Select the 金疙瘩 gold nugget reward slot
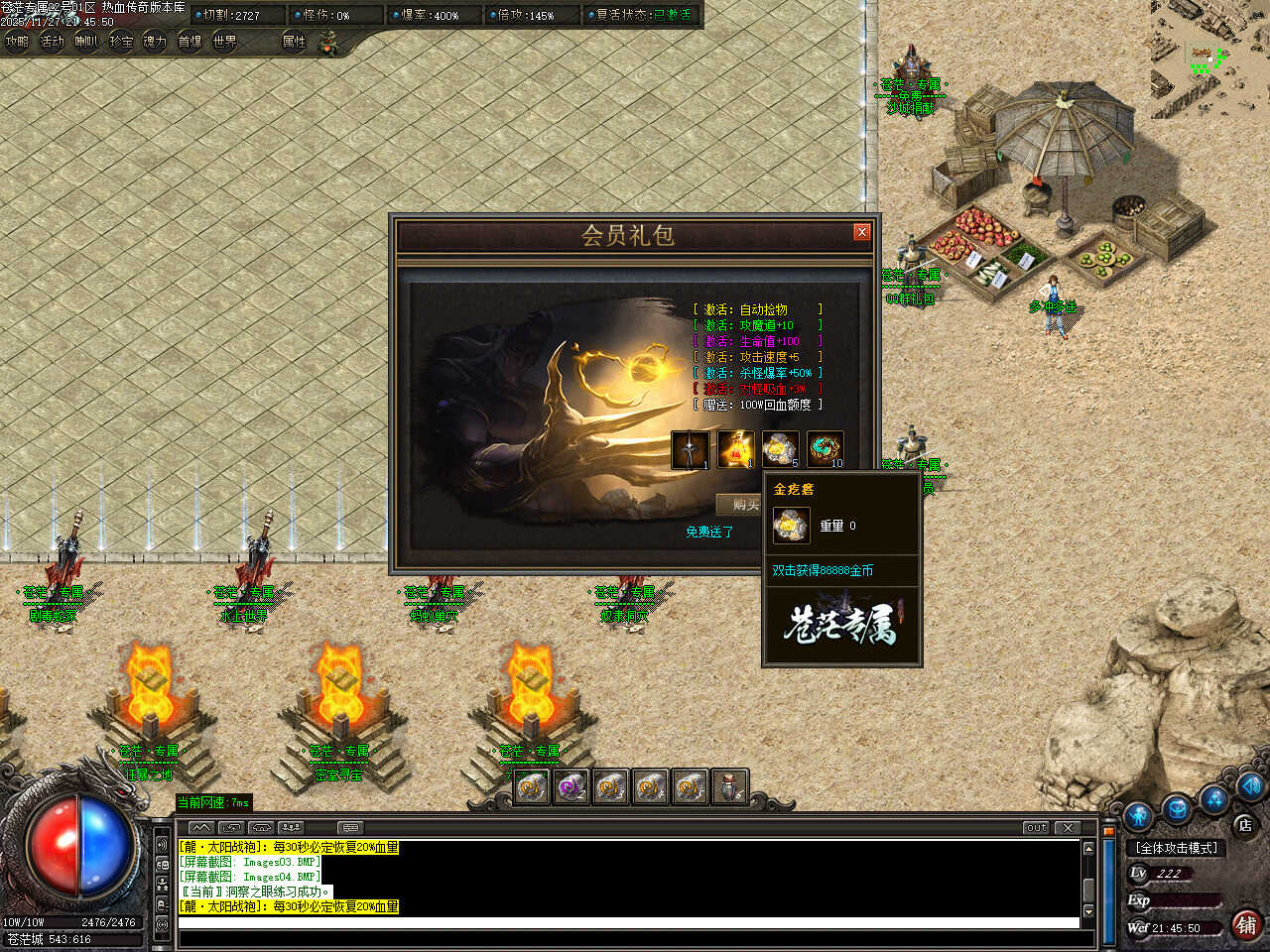 (x=780, y=449)
